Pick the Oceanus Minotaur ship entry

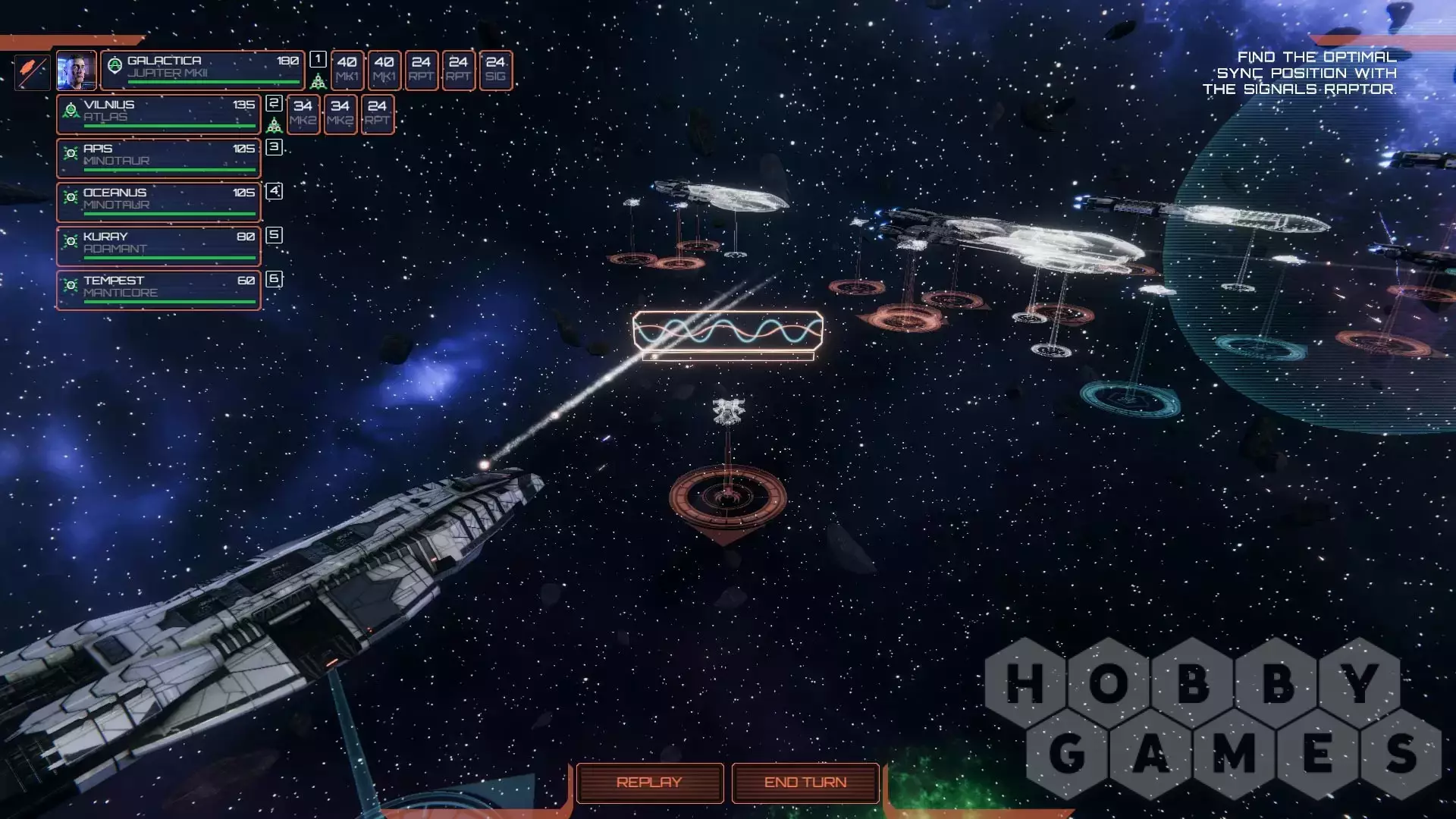pyautogui.click(x=158, y=202)
